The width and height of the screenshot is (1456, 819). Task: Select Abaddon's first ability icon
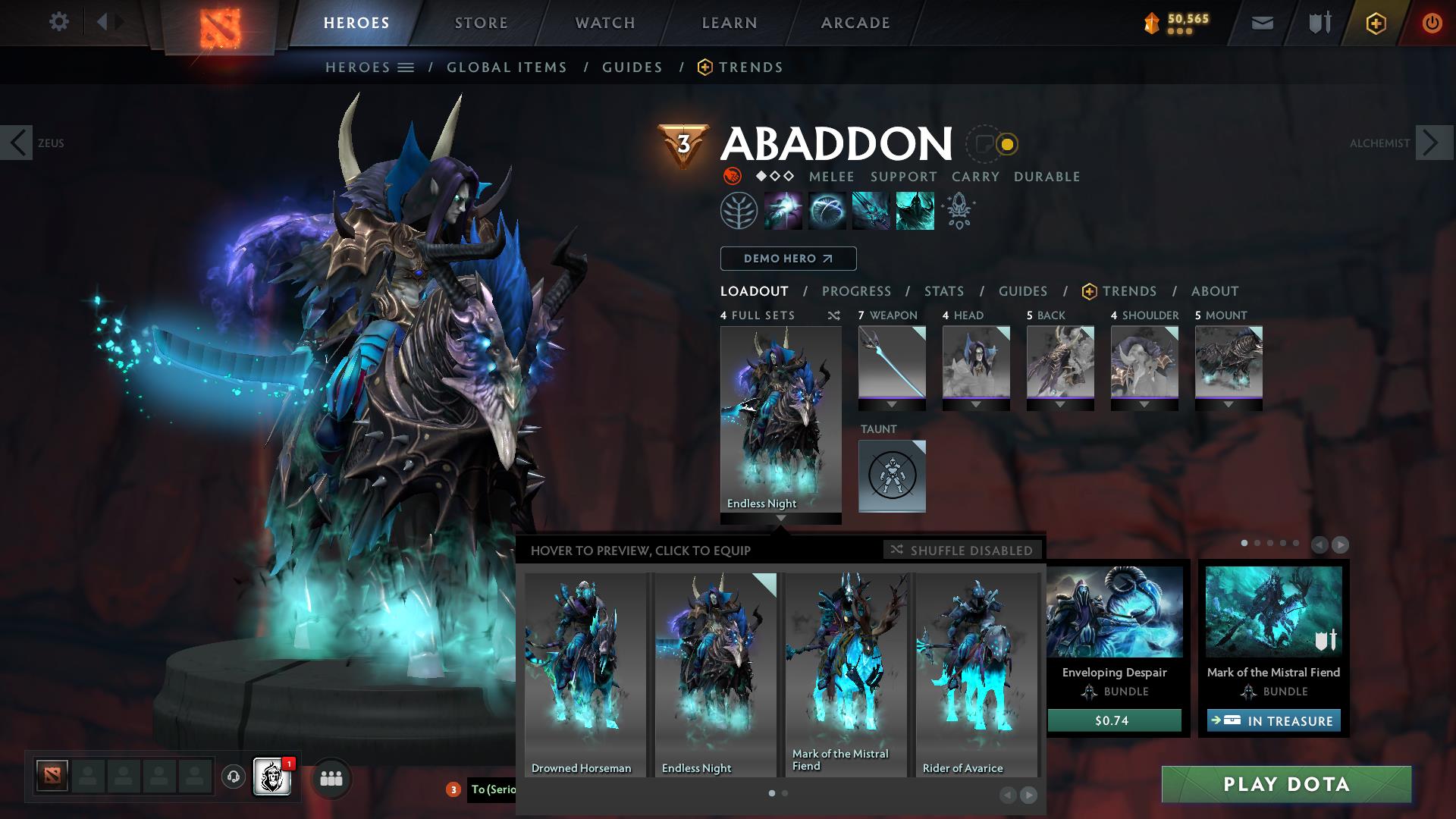tap(783, 210)
